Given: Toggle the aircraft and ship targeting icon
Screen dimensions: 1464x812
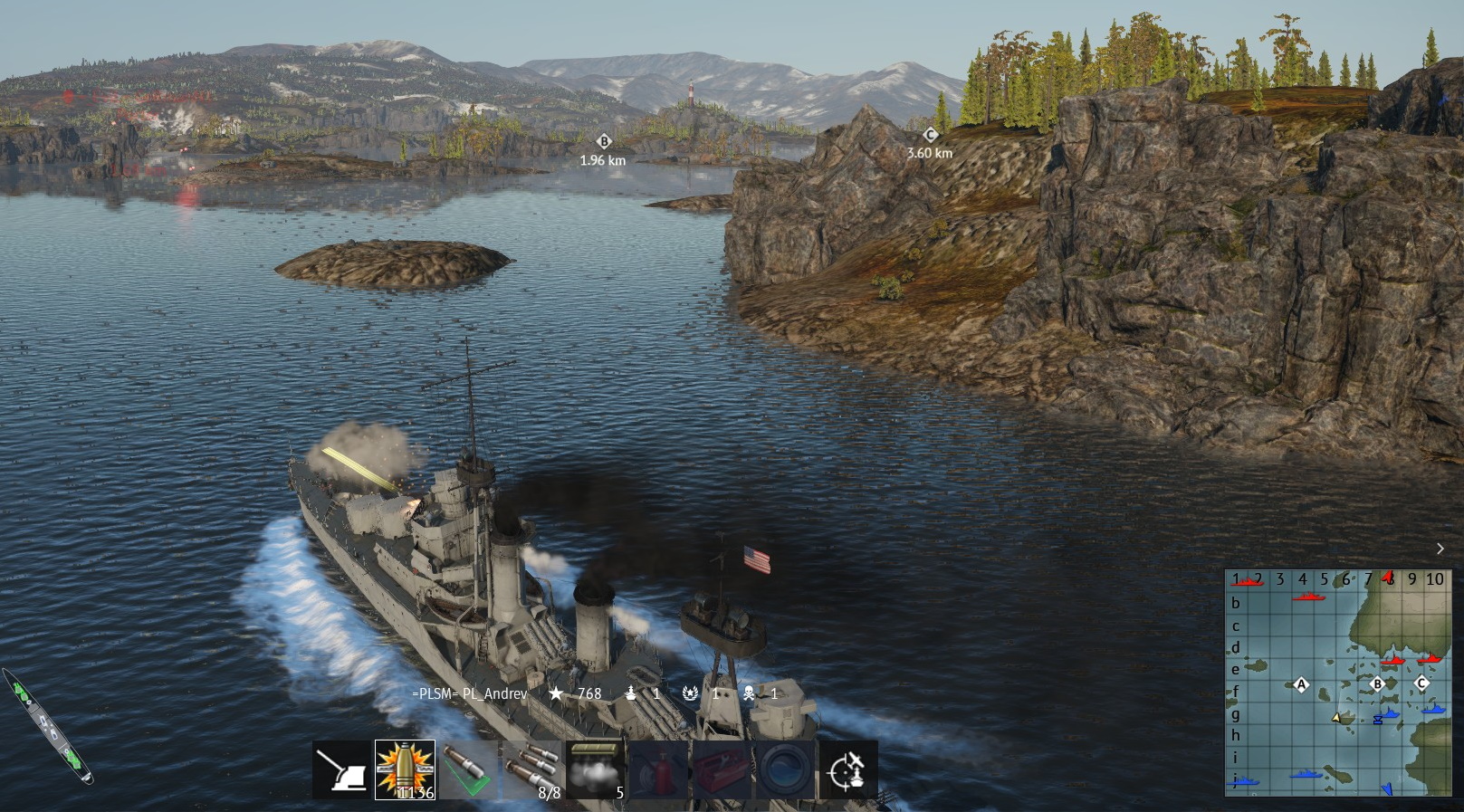Looking at the screenshot, I should point(847,770).
